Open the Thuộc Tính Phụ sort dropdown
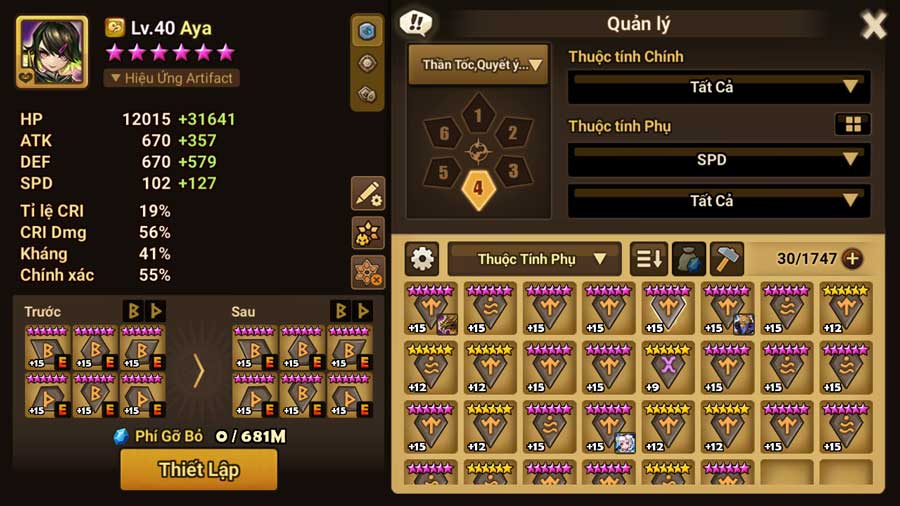 click(534, 259)
